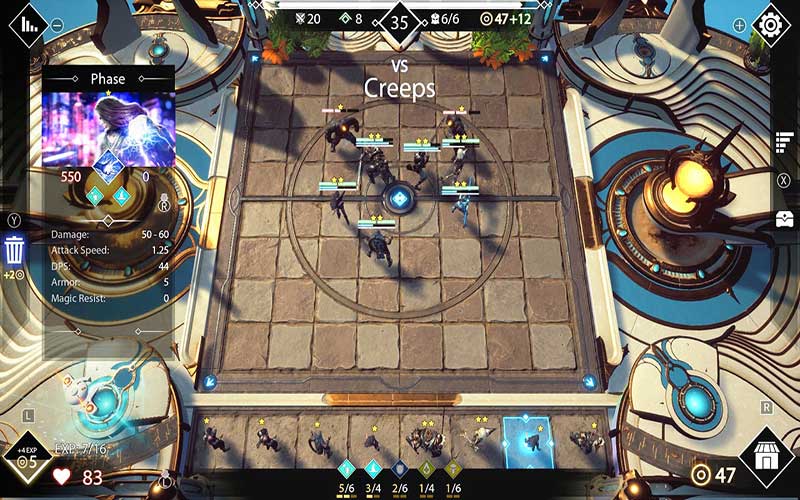
Task: Select the 2/6 alliance synergy icon
Action: pos(400,468)
